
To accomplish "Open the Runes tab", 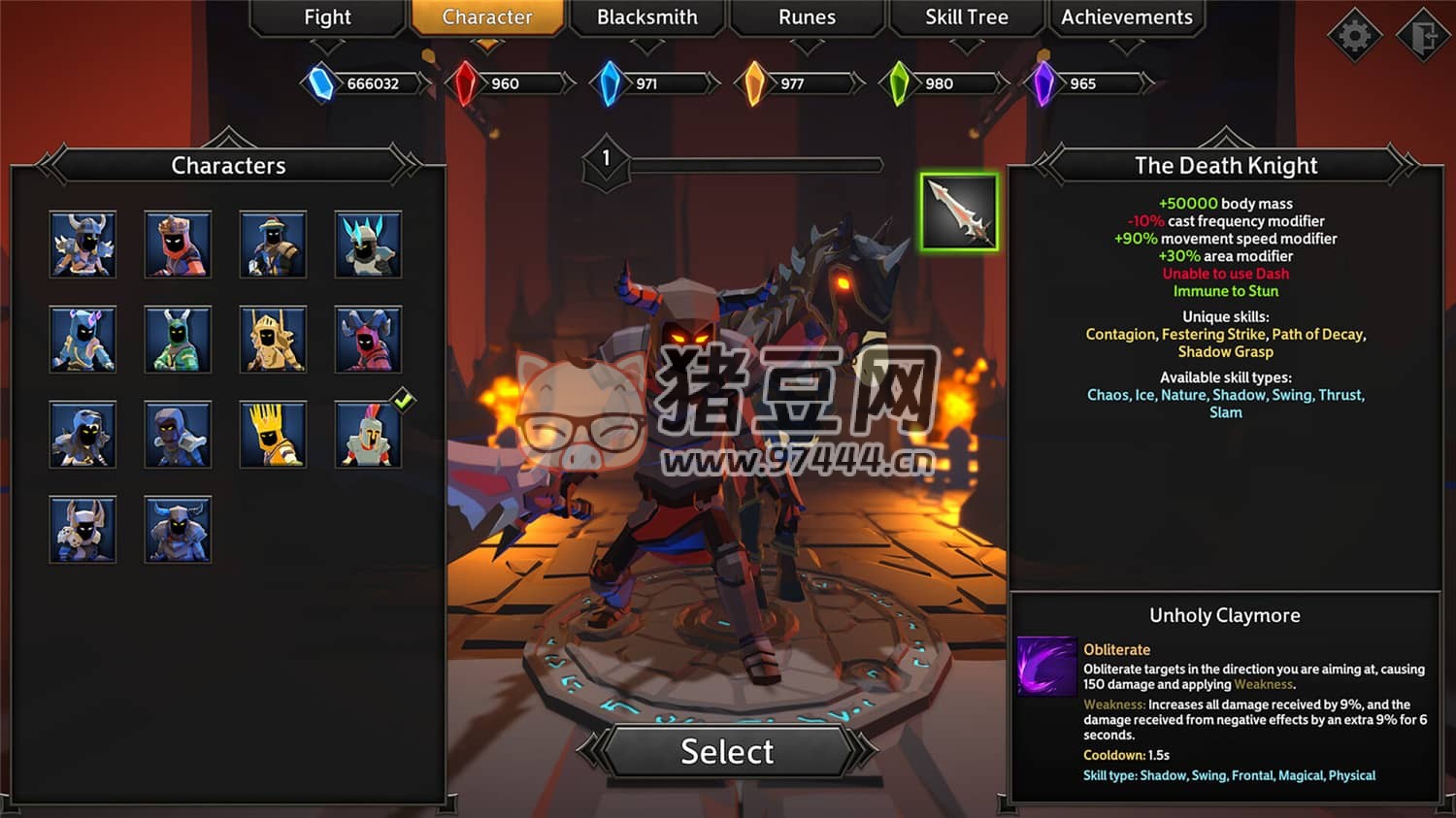I will coord(807,17).
